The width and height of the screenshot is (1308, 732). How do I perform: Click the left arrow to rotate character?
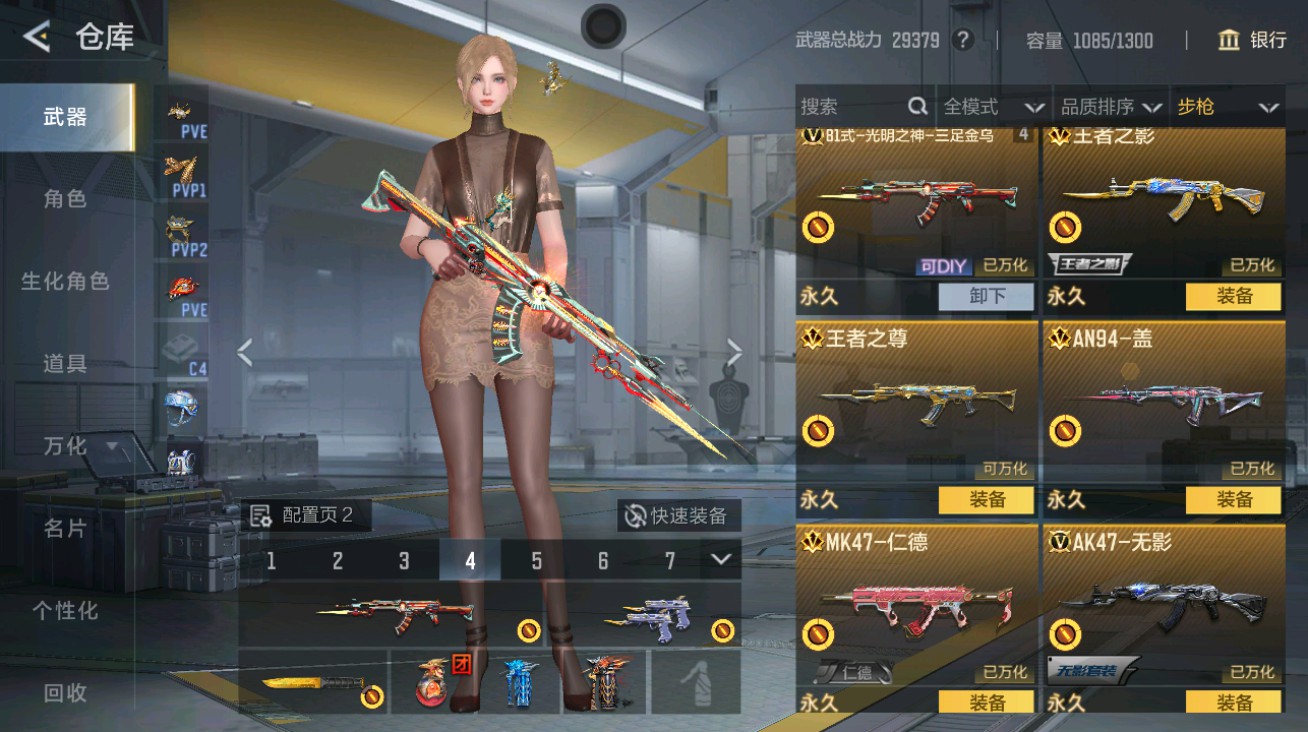tap(242, 350)
